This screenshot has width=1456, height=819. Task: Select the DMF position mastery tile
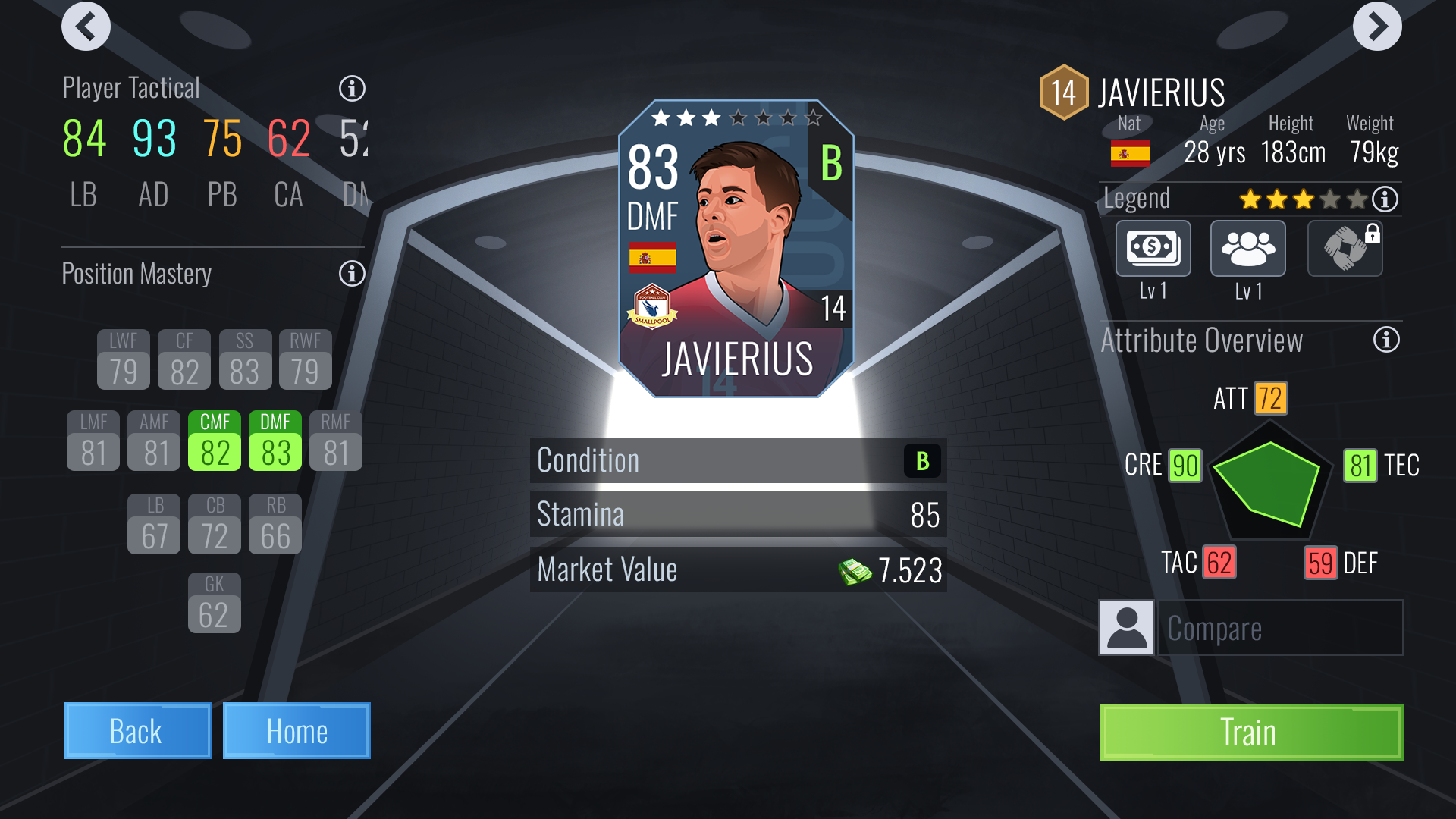tap(275, 441)
